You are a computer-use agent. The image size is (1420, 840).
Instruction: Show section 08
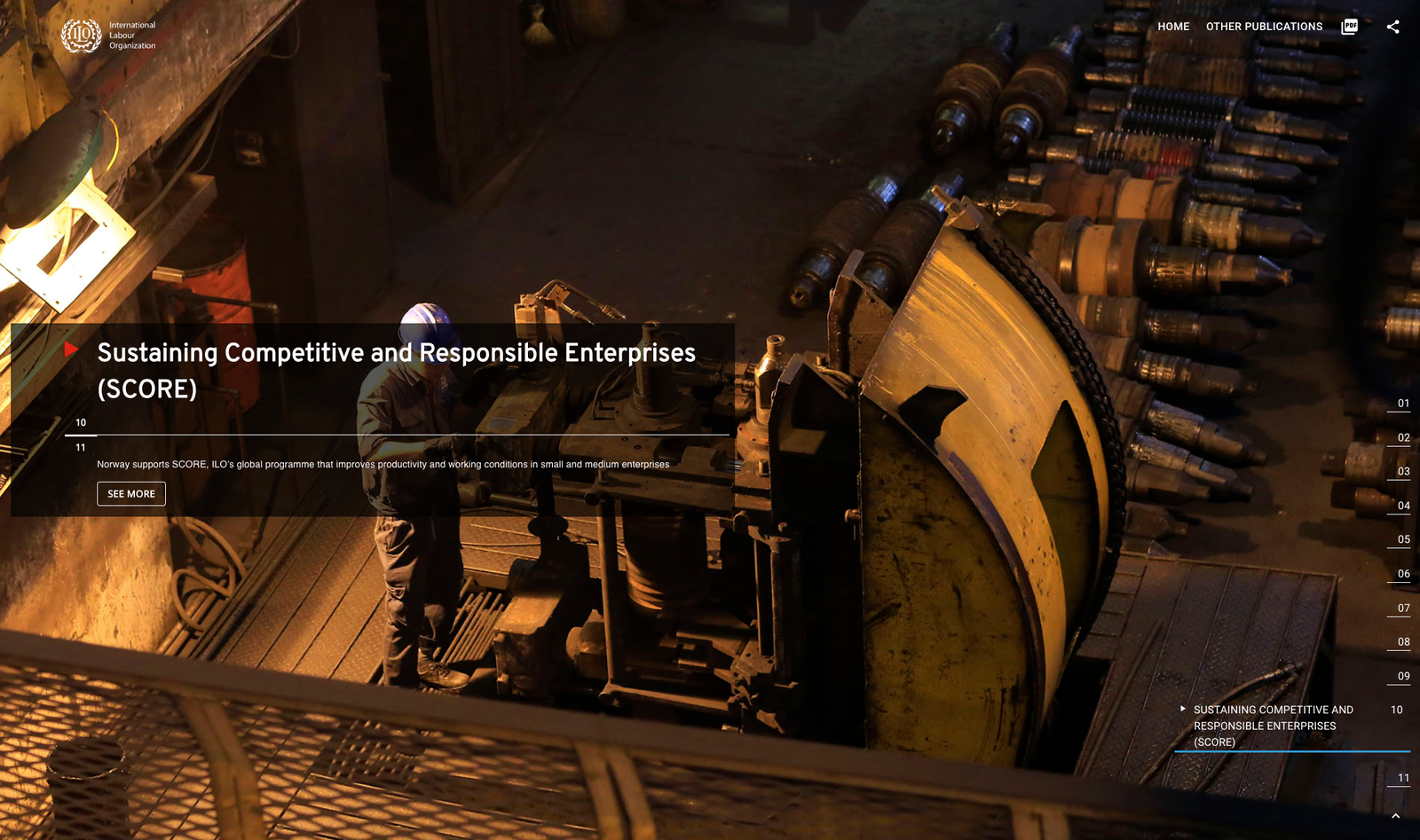click(x=1403, y=642)
